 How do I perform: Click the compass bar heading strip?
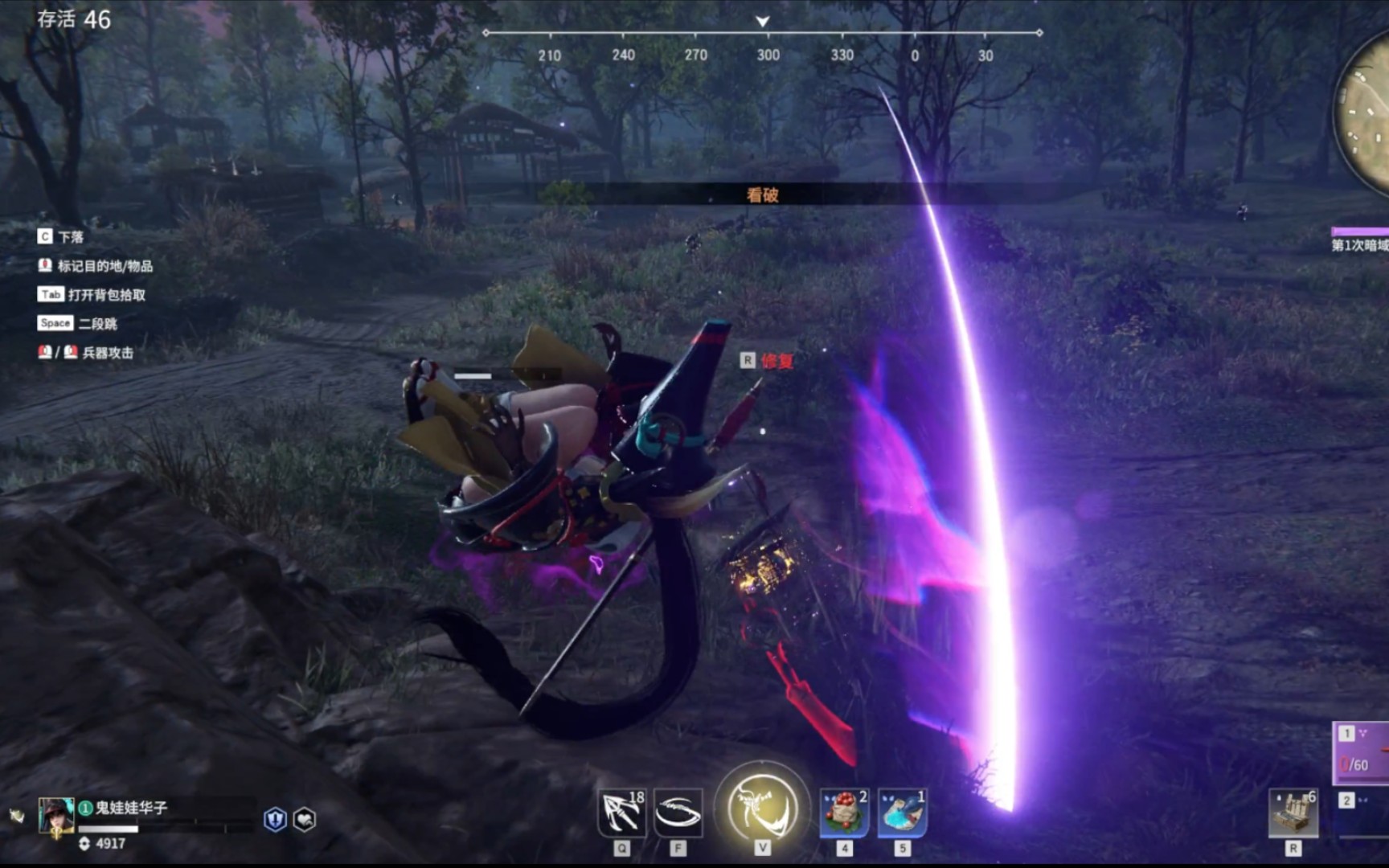pyautogui.click(x=762, y=34)
